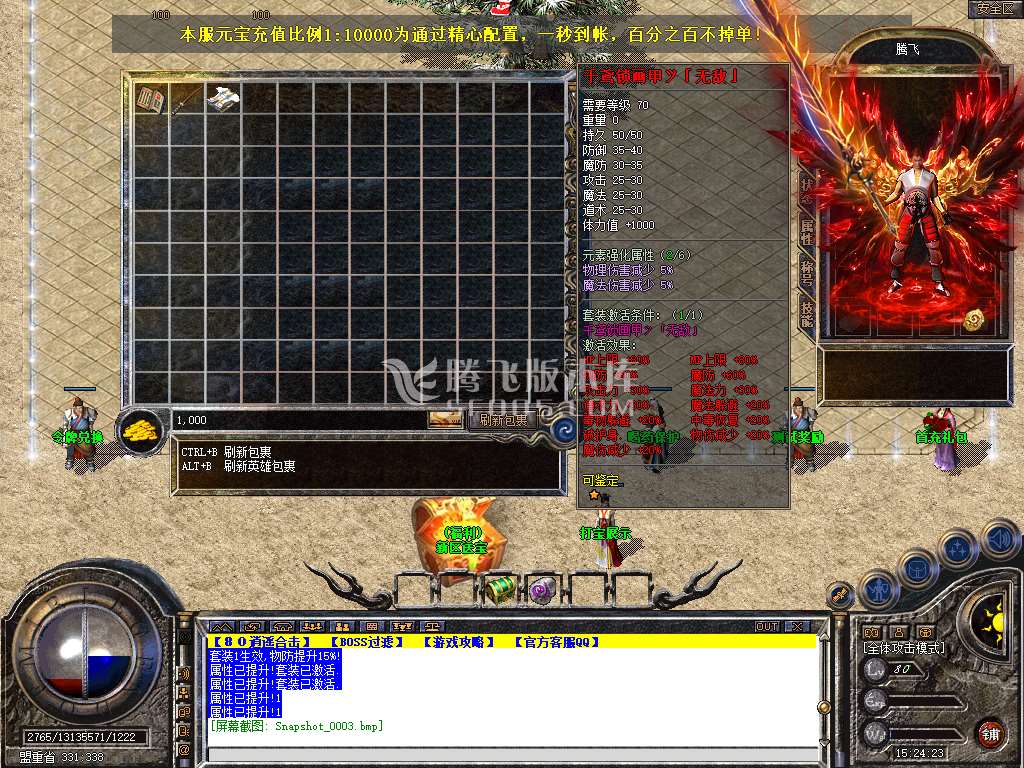Click the gold ingot pile icon
This screenshot has width=1024, height=768.
click(x=143, y=430)
